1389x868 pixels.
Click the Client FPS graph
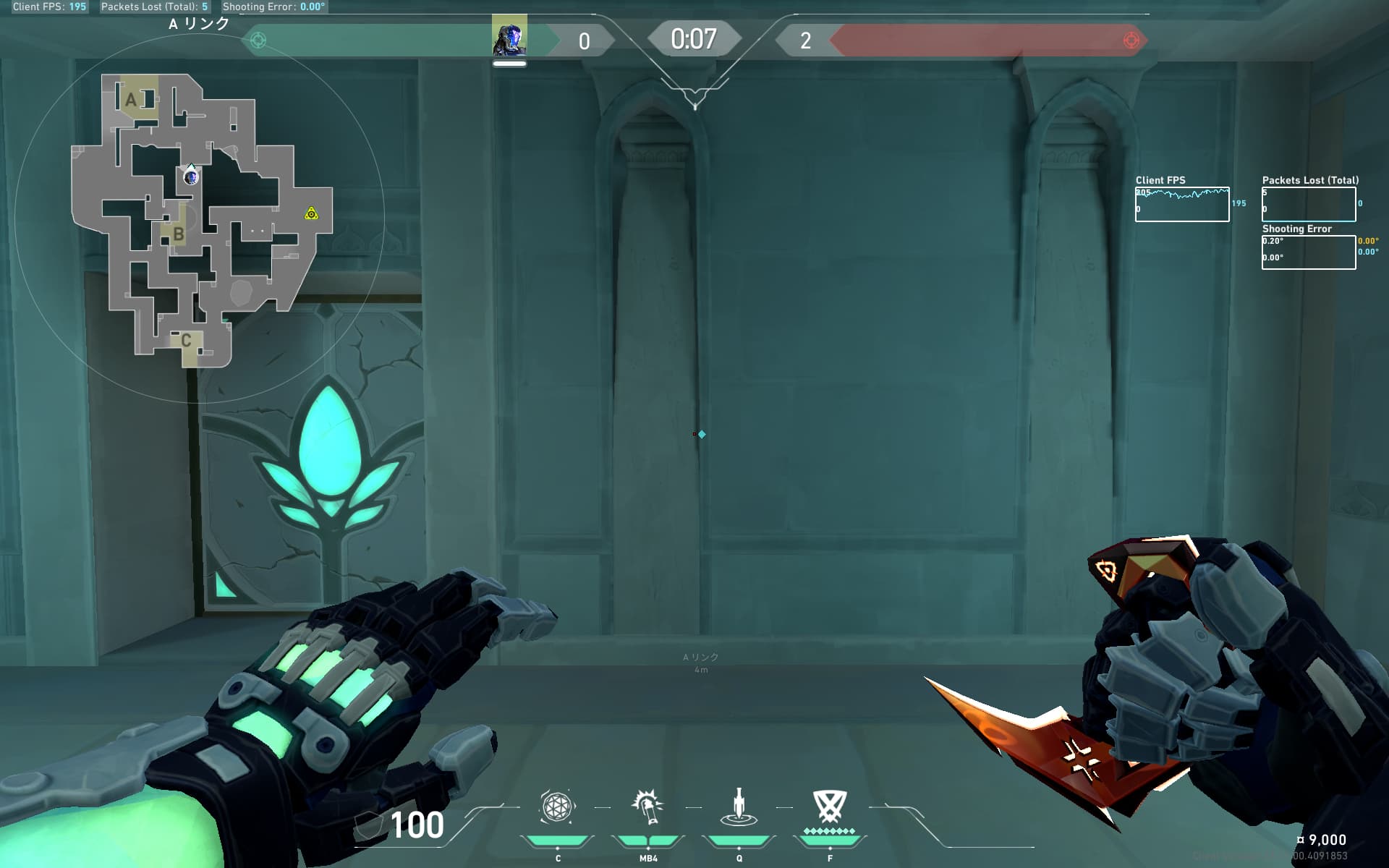coord(1181,204)
